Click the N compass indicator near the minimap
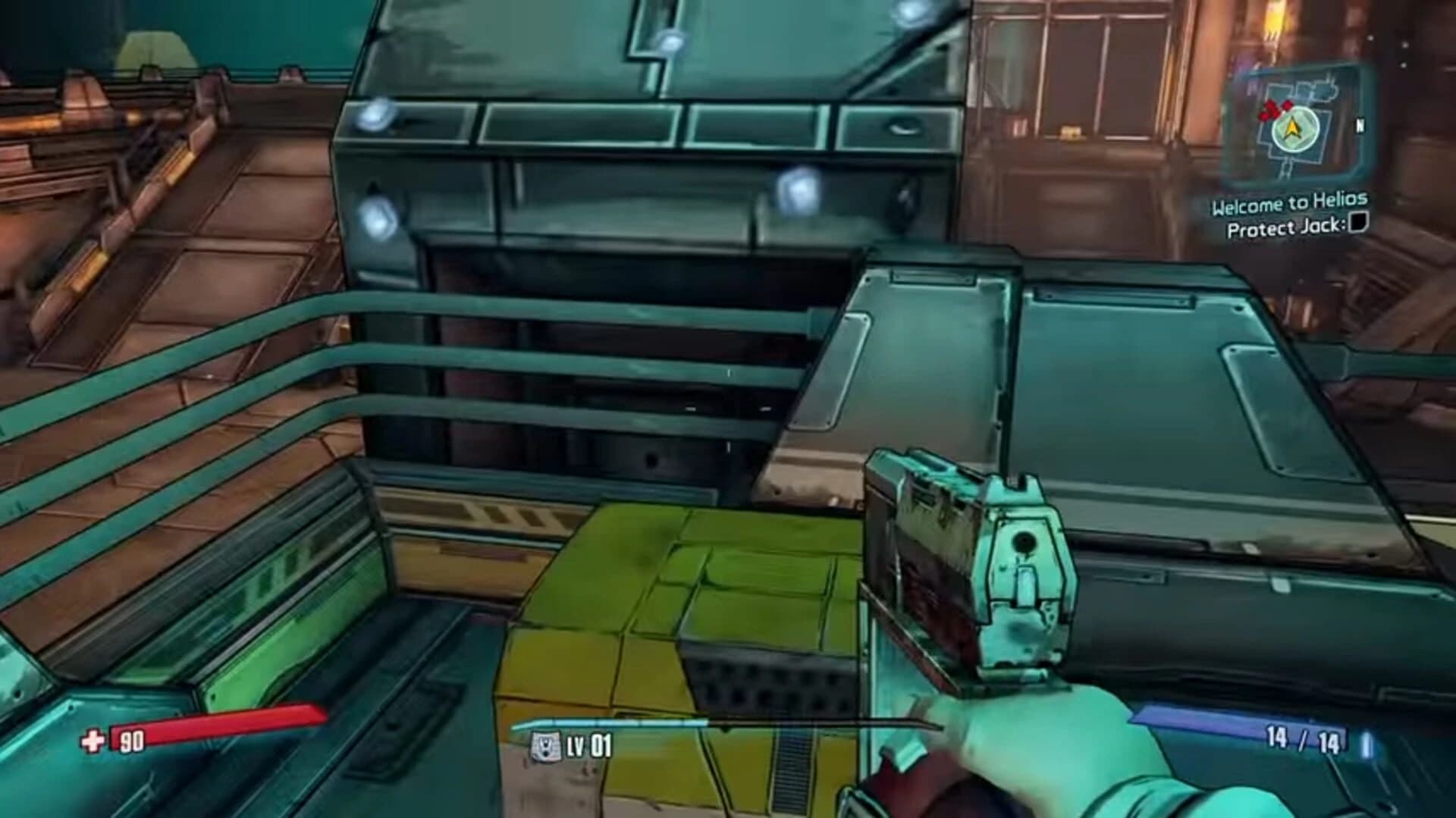The image size is (1456, 818). pos(1360,126)
